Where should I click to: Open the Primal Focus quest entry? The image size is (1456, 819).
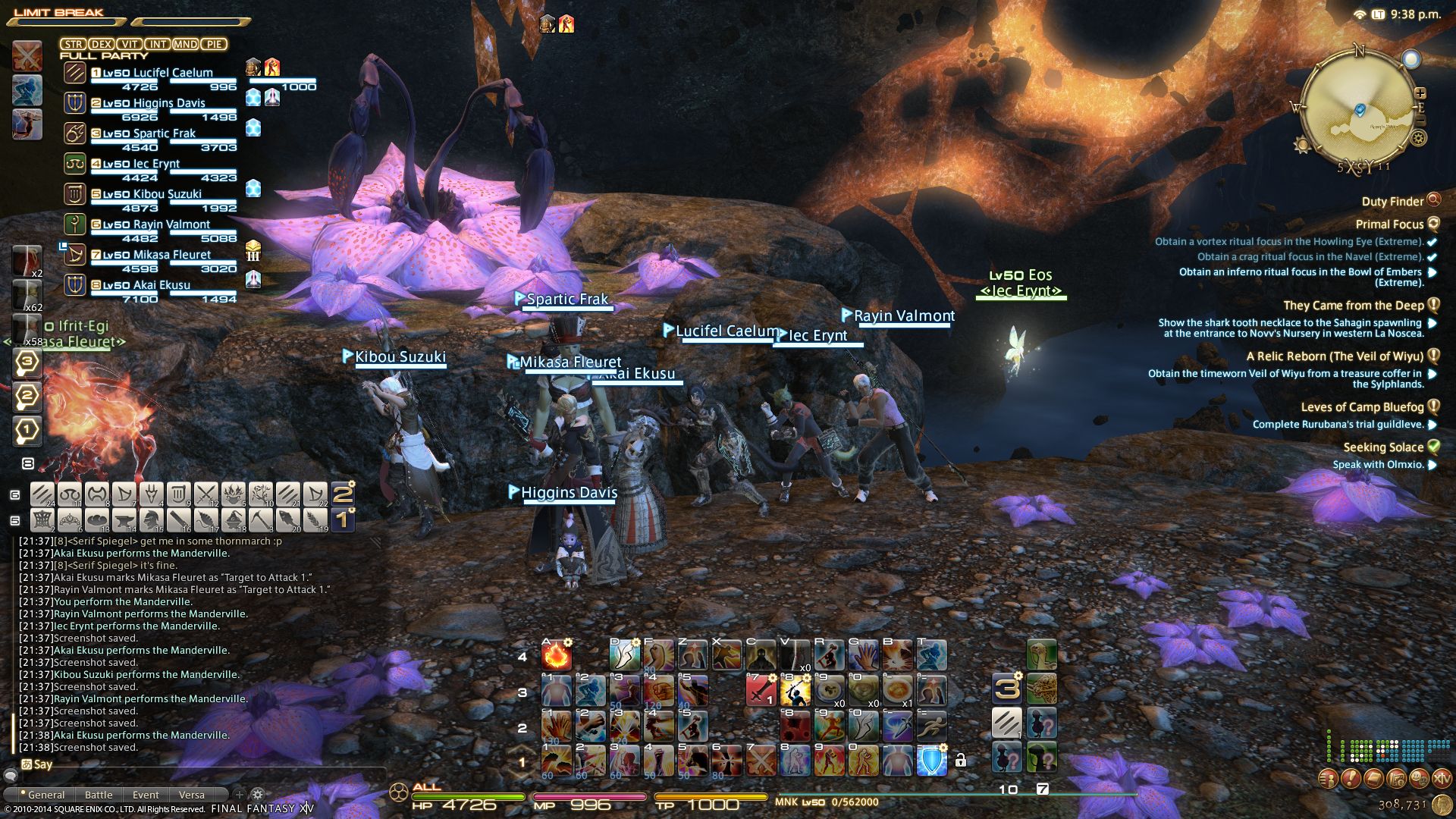click(x=1389, y=224)
